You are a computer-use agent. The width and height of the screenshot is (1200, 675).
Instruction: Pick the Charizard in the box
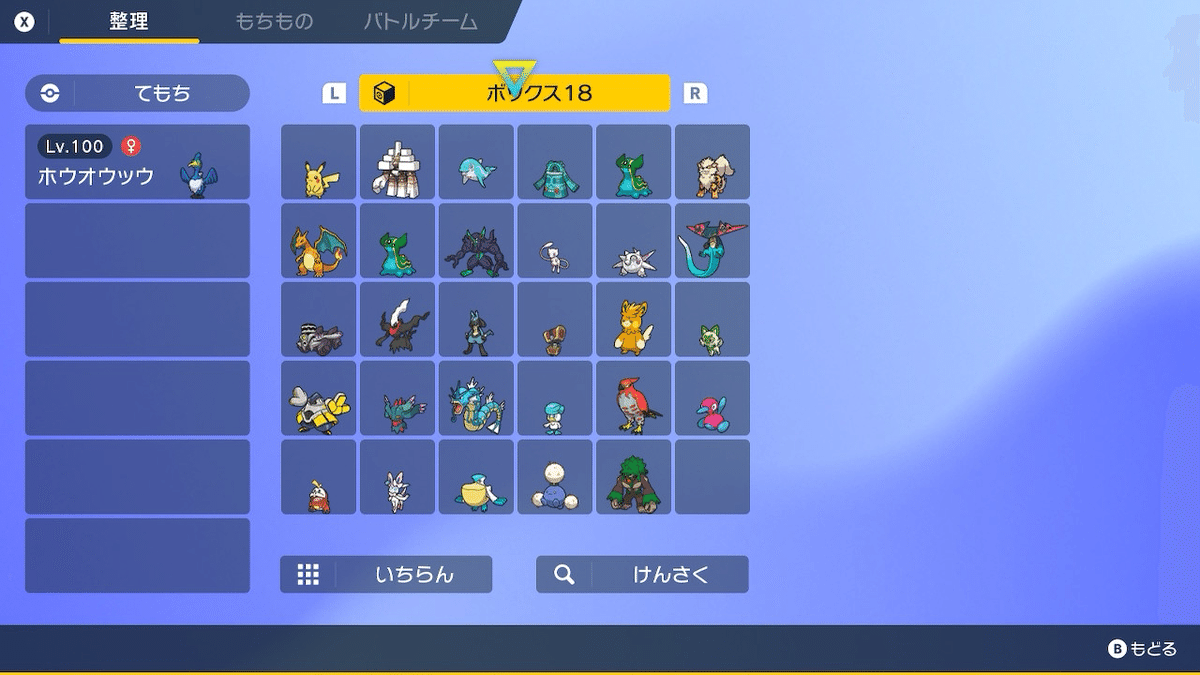pos(319,241)
